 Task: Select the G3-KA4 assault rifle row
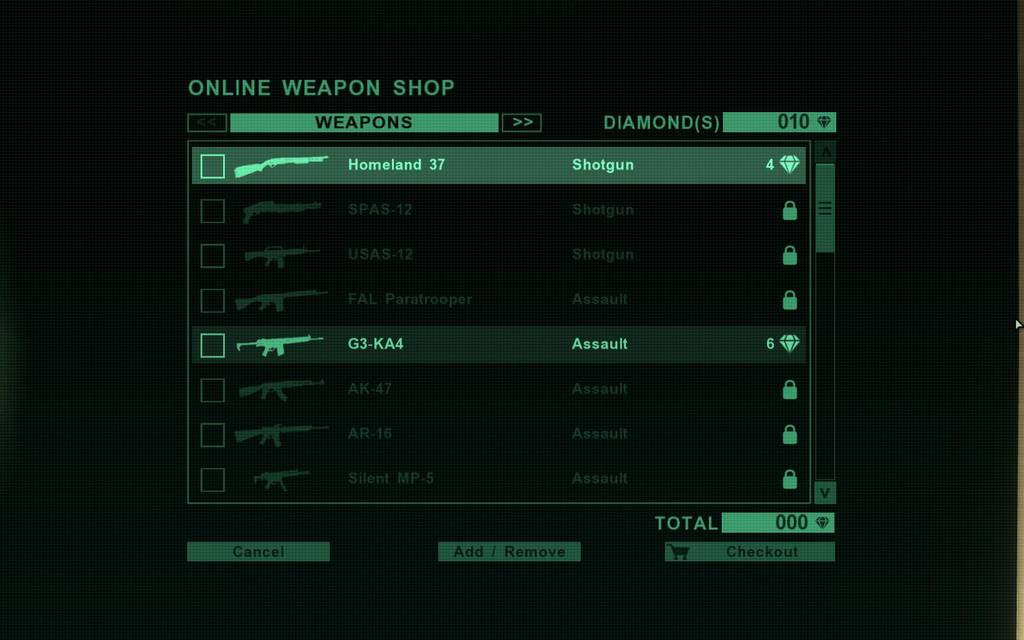click(498, 344)
